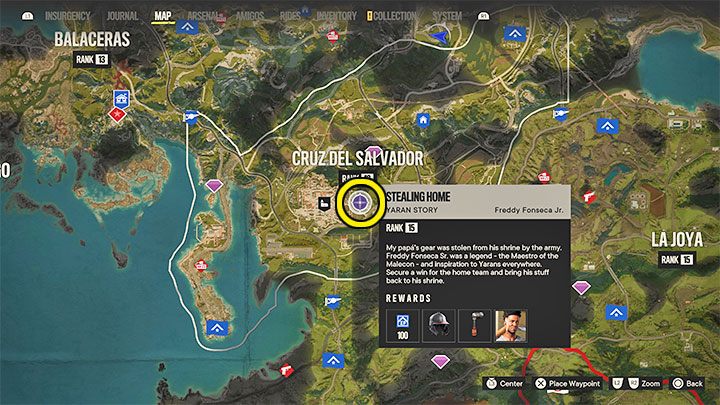720x405 pixels.
Task: Switch to the Insurgency tab
Action: click(68, 16)
